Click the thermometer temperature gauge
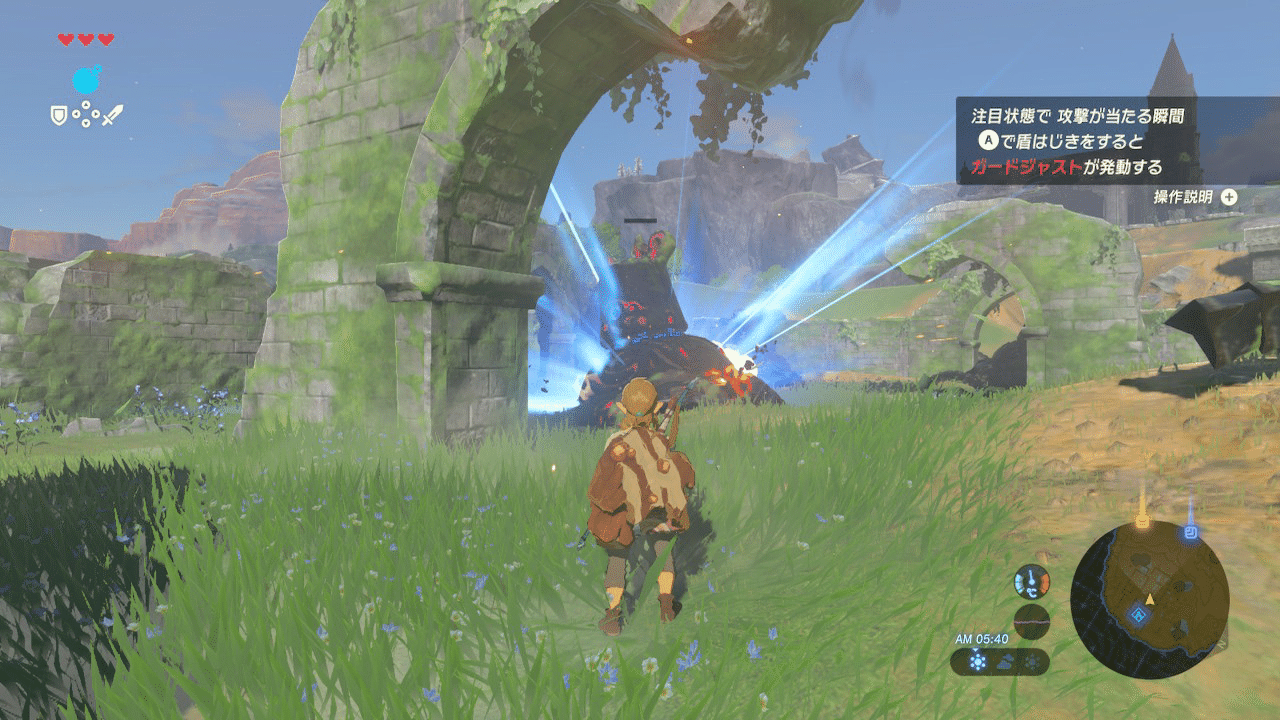 tap(1032, 583)
